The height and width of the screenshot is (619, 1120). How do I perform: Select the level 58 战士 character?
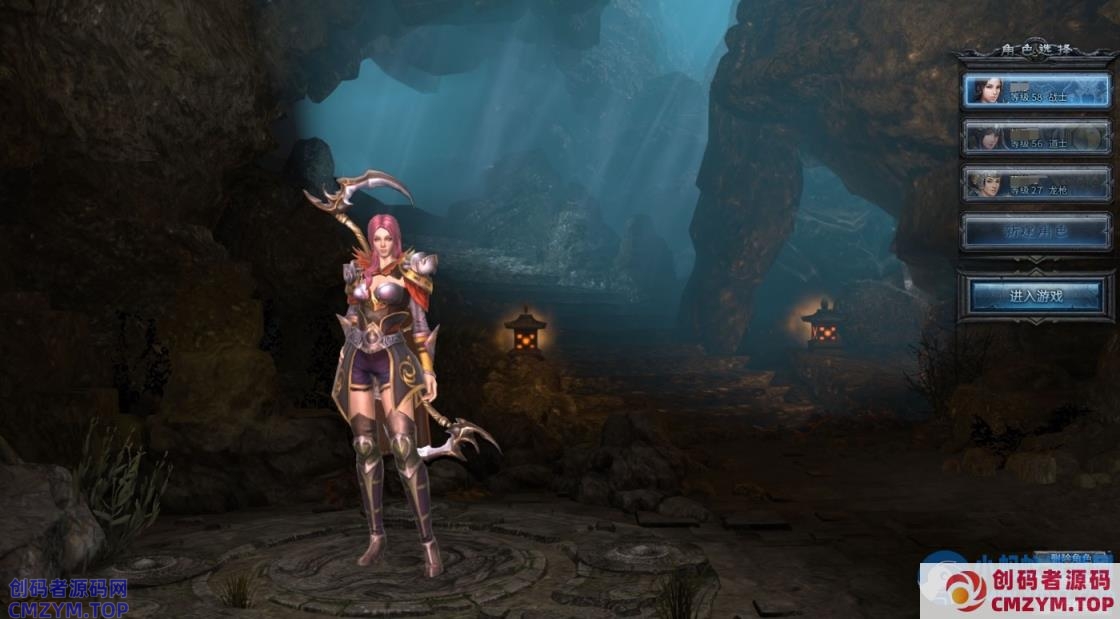click(x=1036, y=91)
